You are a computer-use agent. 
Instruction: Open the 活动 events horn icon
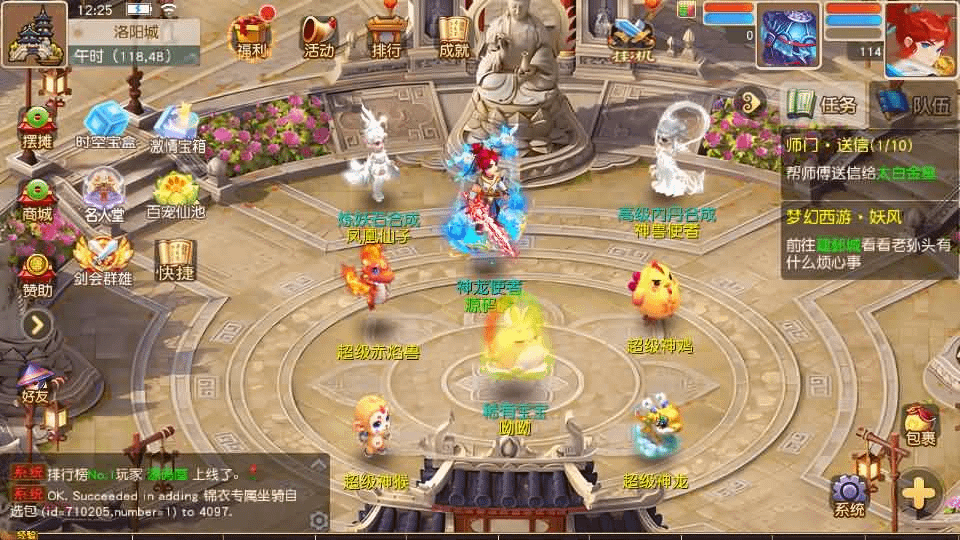[319, 35]
